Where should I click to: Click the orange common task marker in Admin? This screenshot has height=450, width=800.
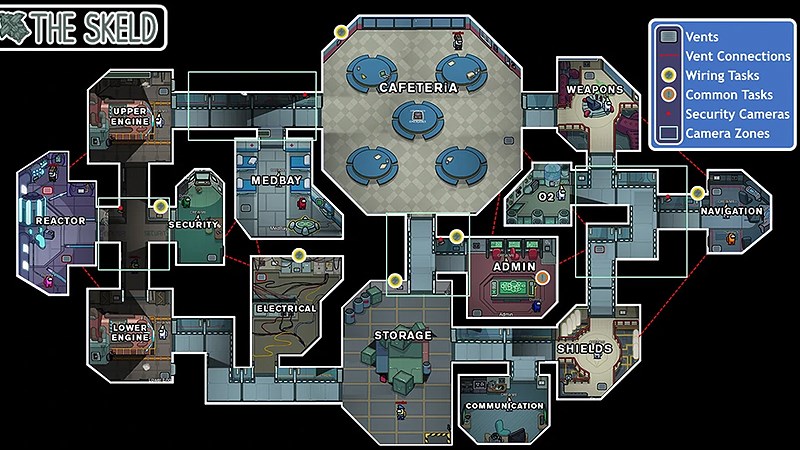click(x=543, y=278)
